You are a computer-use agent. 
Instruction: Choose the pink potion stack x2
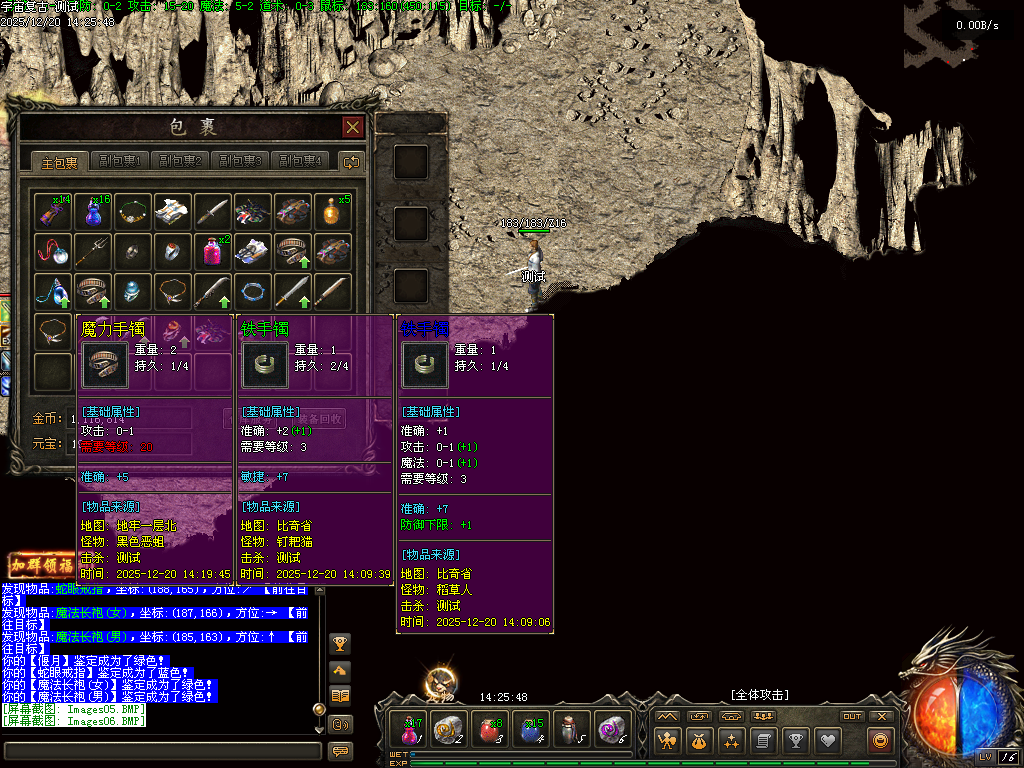point(213,251)
